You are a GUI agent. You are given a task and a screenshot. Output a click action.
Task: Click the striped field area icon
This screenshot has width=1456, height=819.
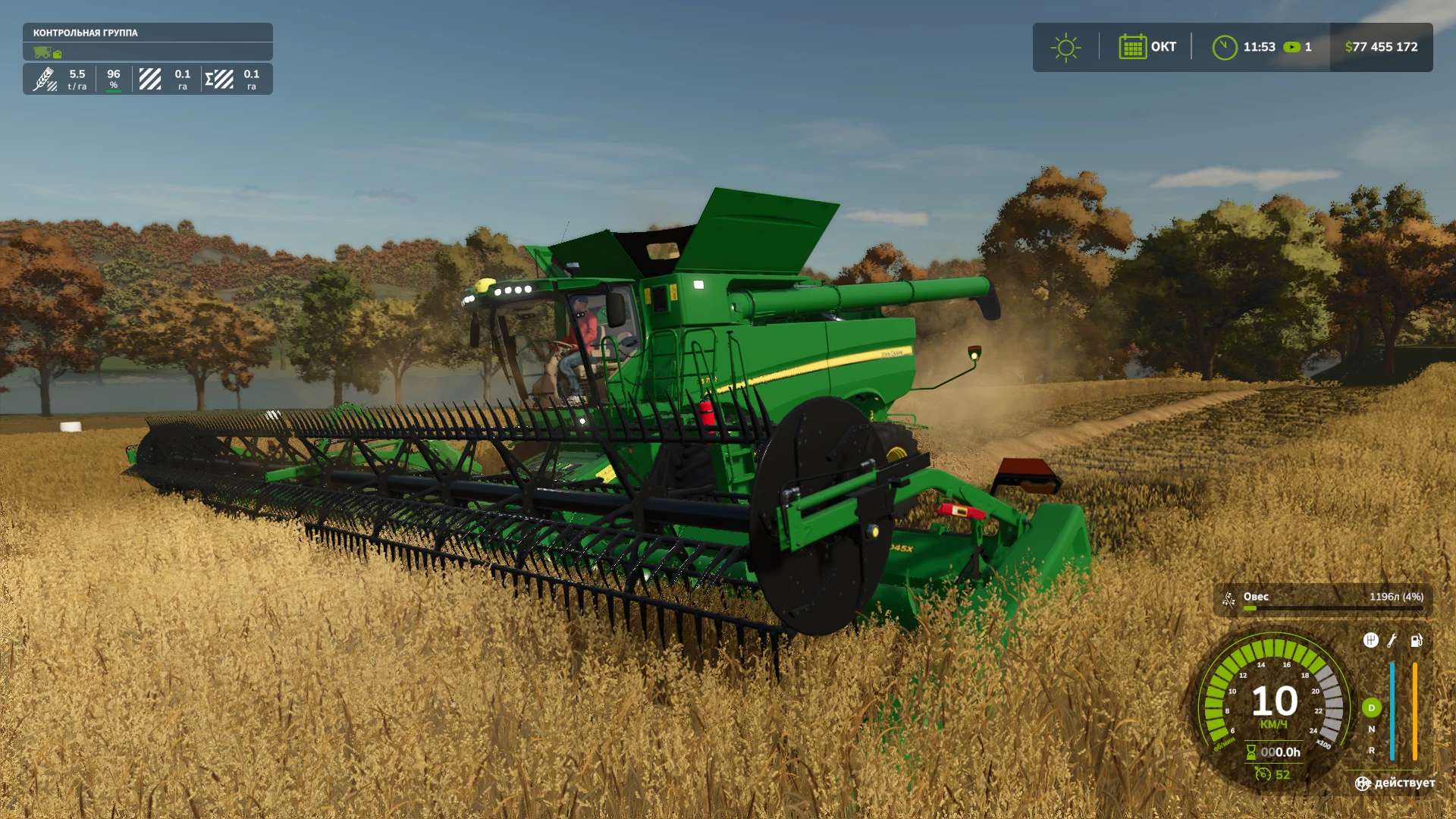pyautogui.click(x=150, y=79)
